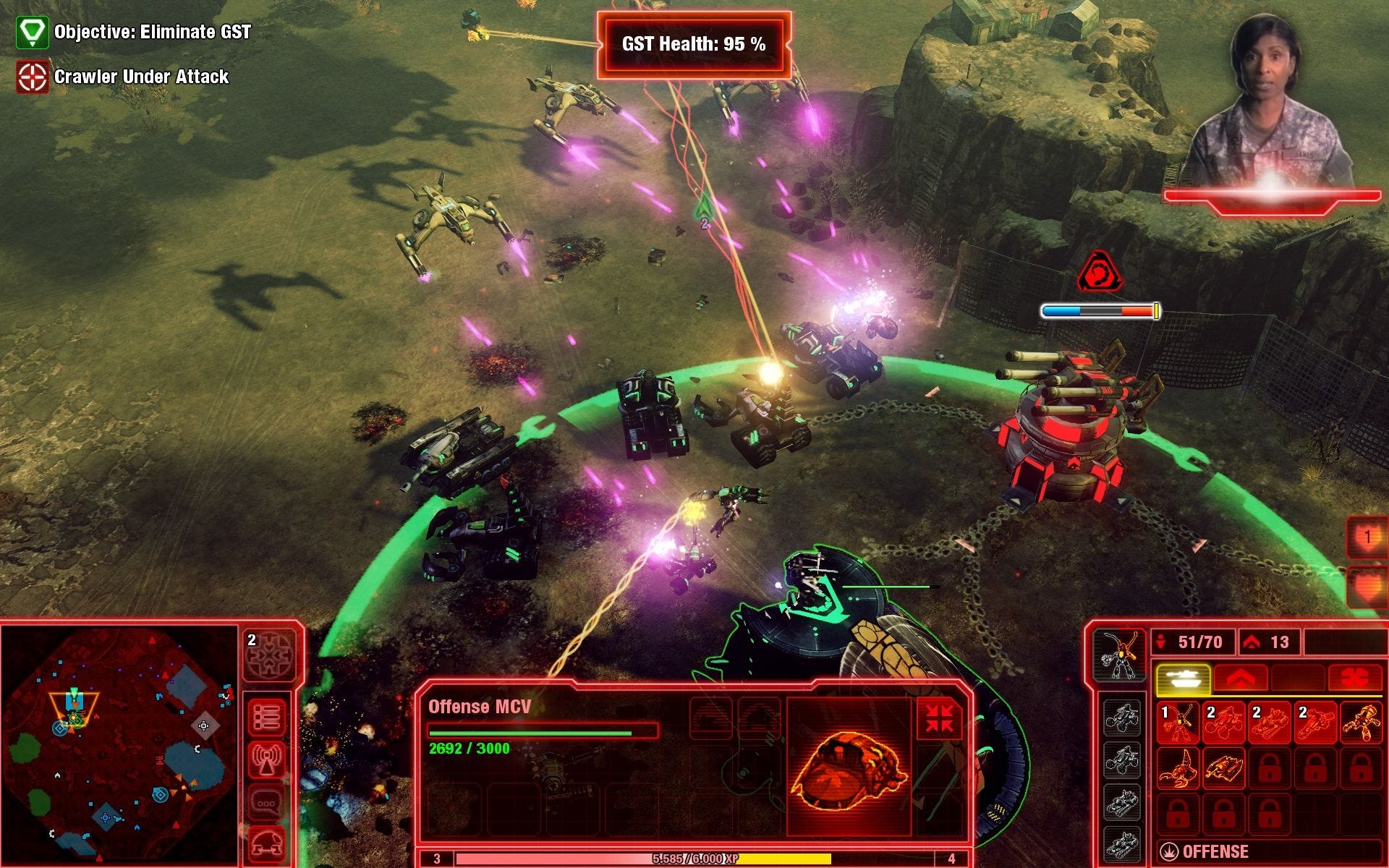
Task: Activate the radar beacon button
Action: (267, 759)
